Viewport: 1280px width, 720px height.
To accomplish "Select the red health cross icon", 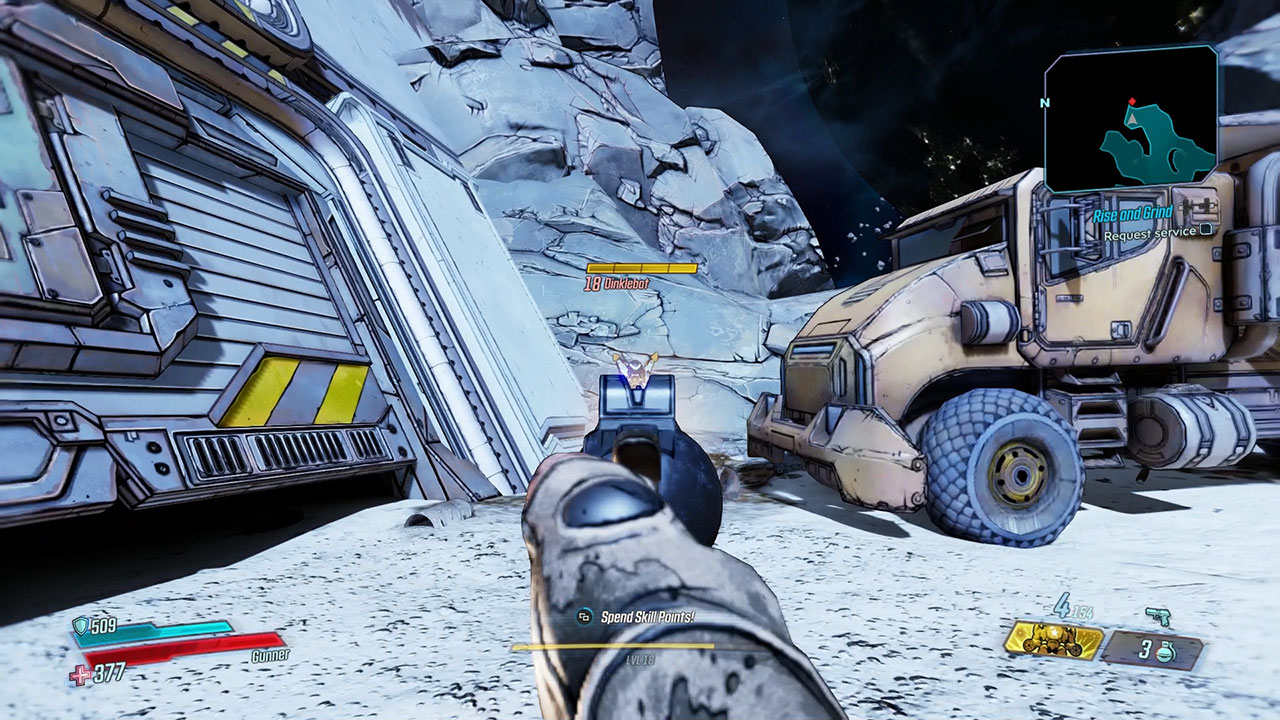I will 81,672.
